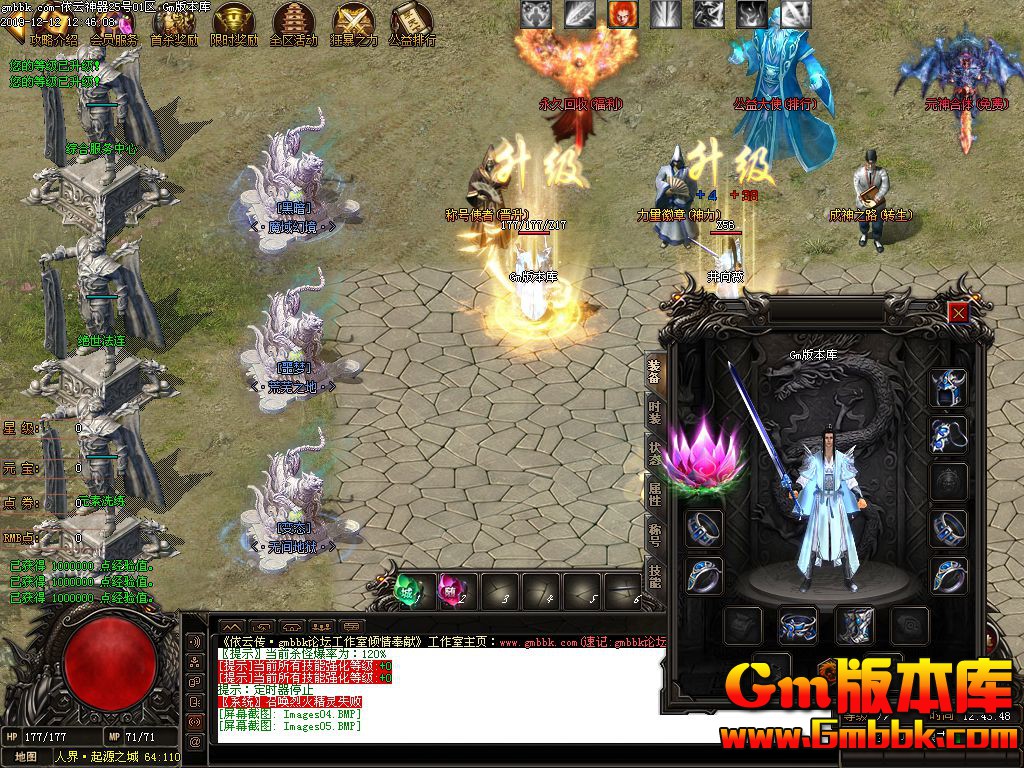1024x768 pixels.
Task: Open the 首杀奖励 first-kill rewards
Action: tap(173, 23)
